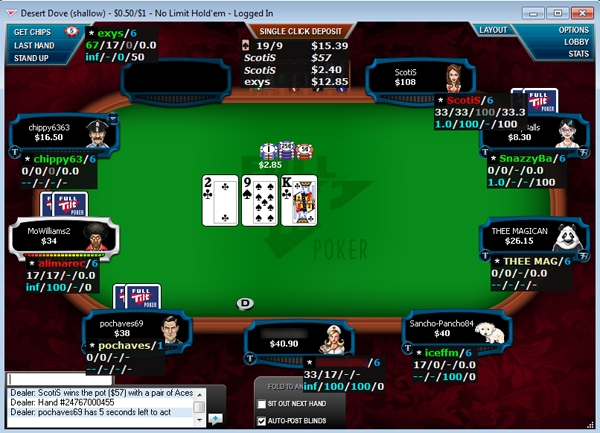Return to the Lobby
The image size is (600, 433).
[576, 42]
